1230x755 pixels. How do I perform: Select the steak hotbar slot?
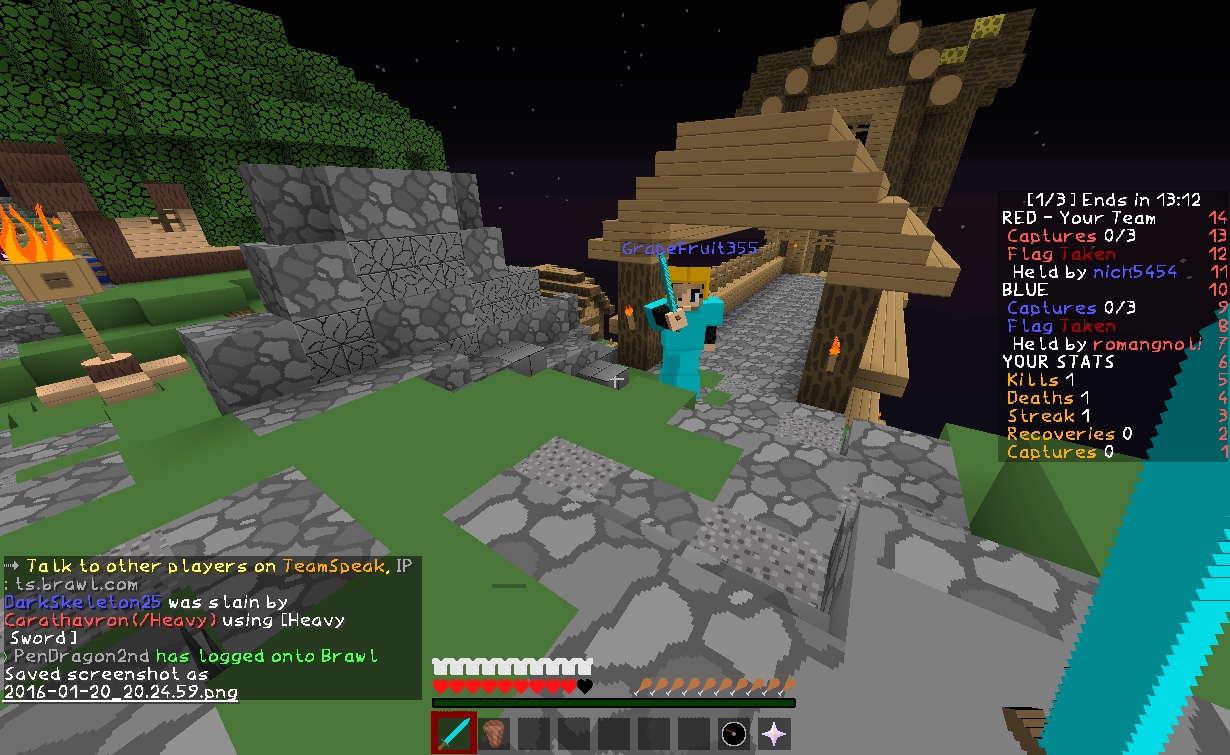tap(494, 733)
